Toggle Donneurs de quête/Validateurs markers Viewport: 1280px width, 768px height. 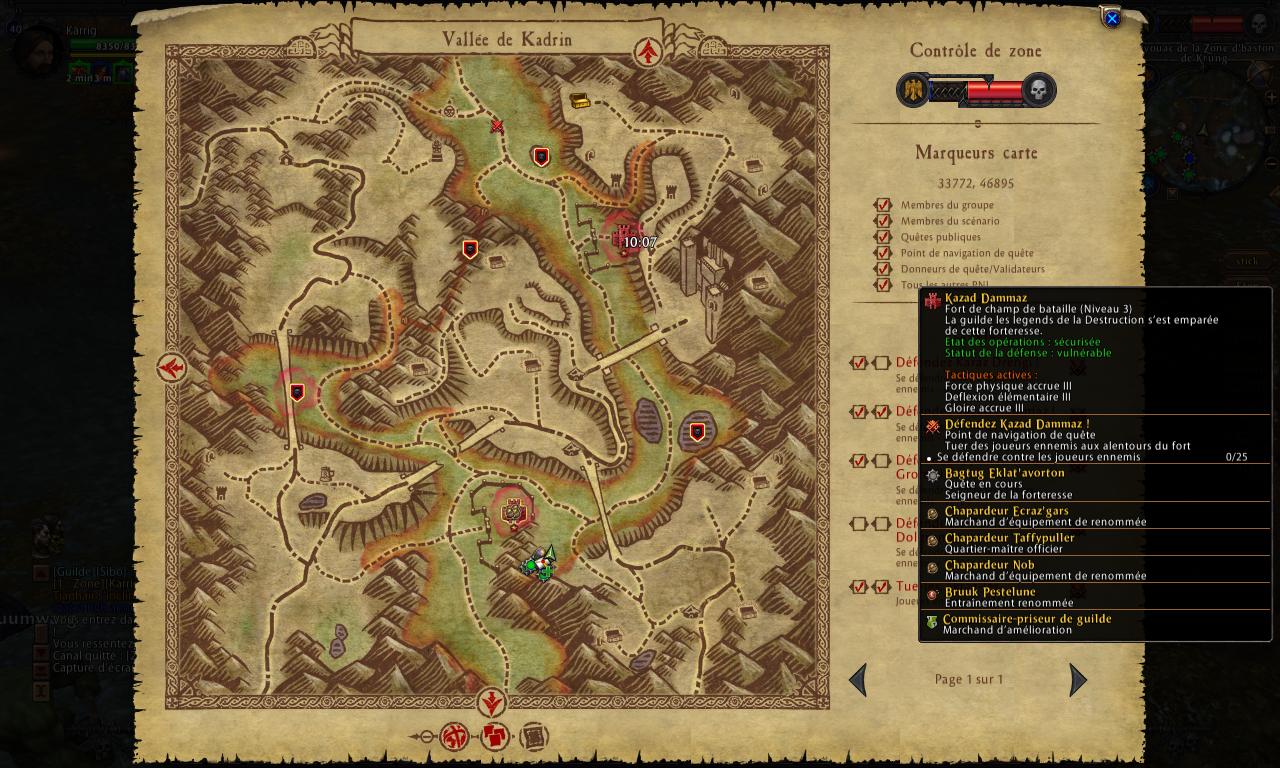883,269
